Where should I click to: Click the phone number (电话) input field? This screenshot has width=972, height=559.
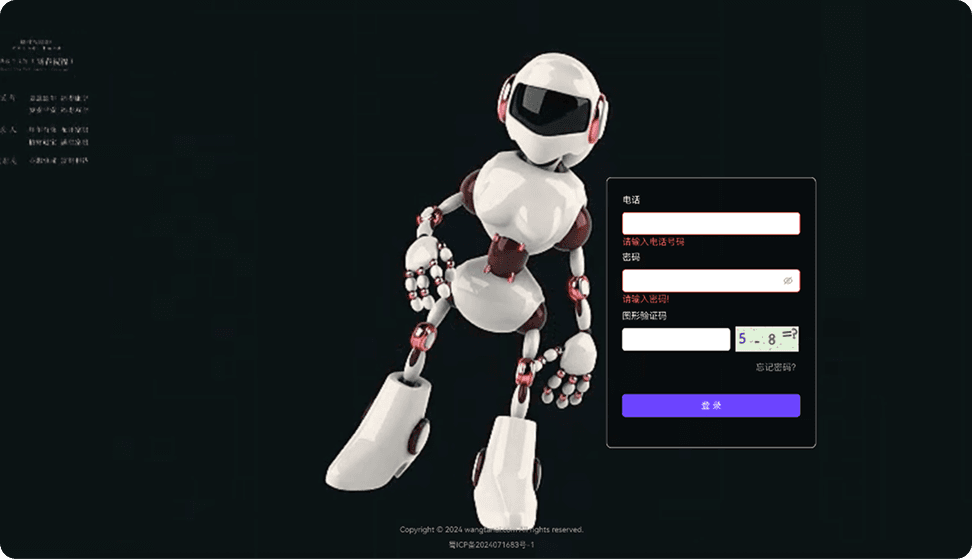[710, 223]
